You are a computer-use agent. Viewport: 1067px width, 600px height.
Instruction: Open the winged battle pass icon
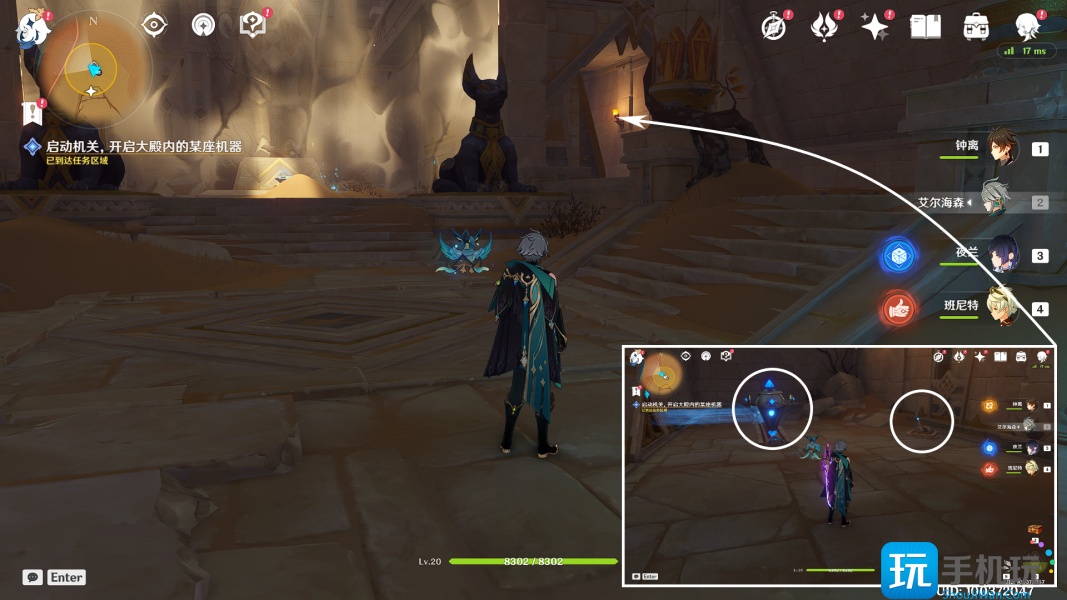(824, 27)
